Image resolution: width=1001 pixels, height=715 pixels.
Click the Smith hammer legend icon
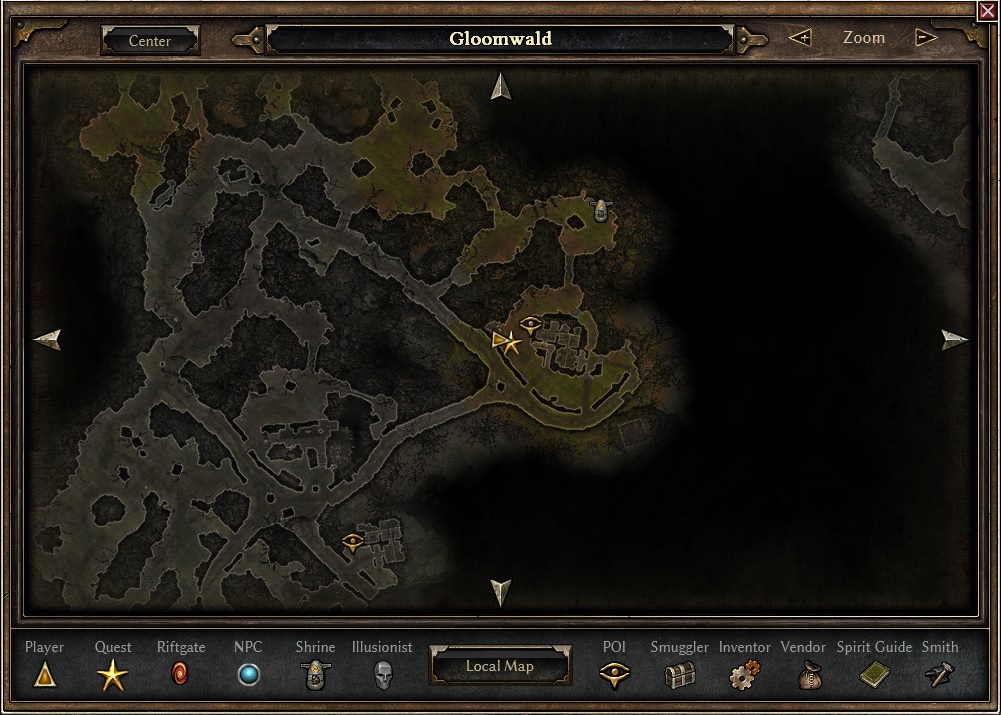tap(940, 676)
